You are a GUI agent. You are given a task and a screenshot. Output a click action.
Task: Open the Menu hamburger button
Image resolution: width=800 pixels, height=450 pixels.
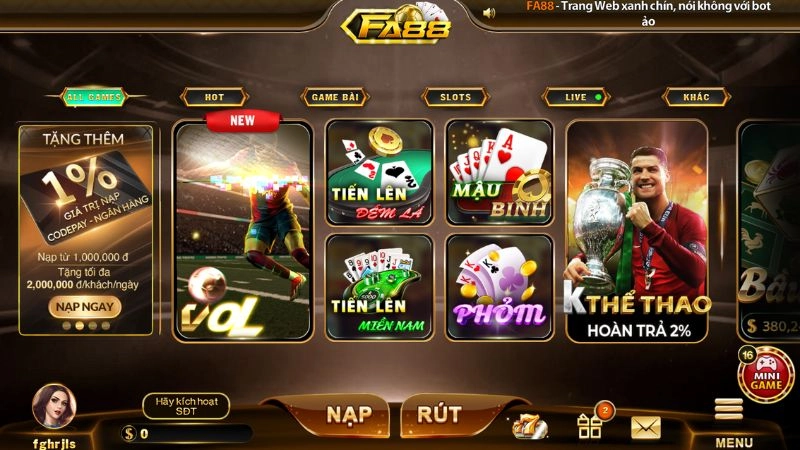point(730,417)
